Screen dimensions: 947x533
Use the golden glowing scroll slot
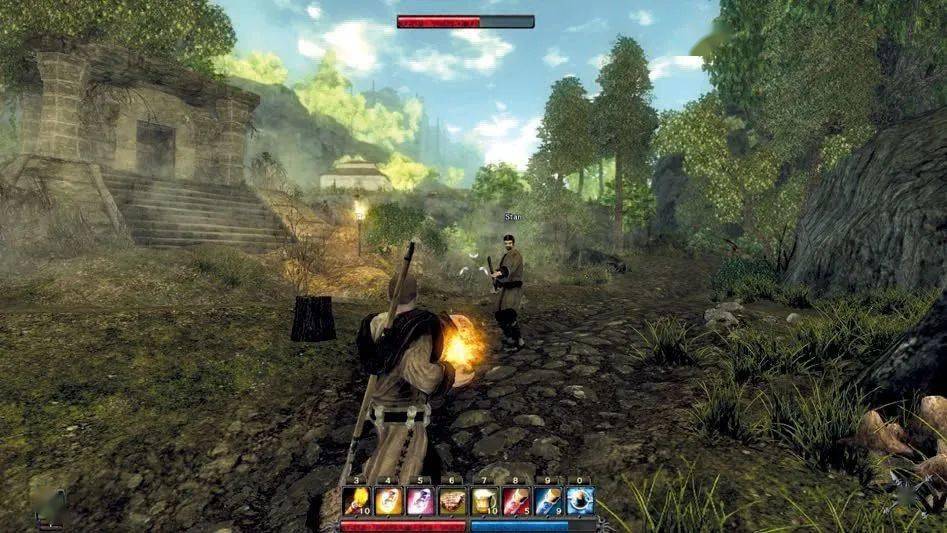click(x=388, y=501)
